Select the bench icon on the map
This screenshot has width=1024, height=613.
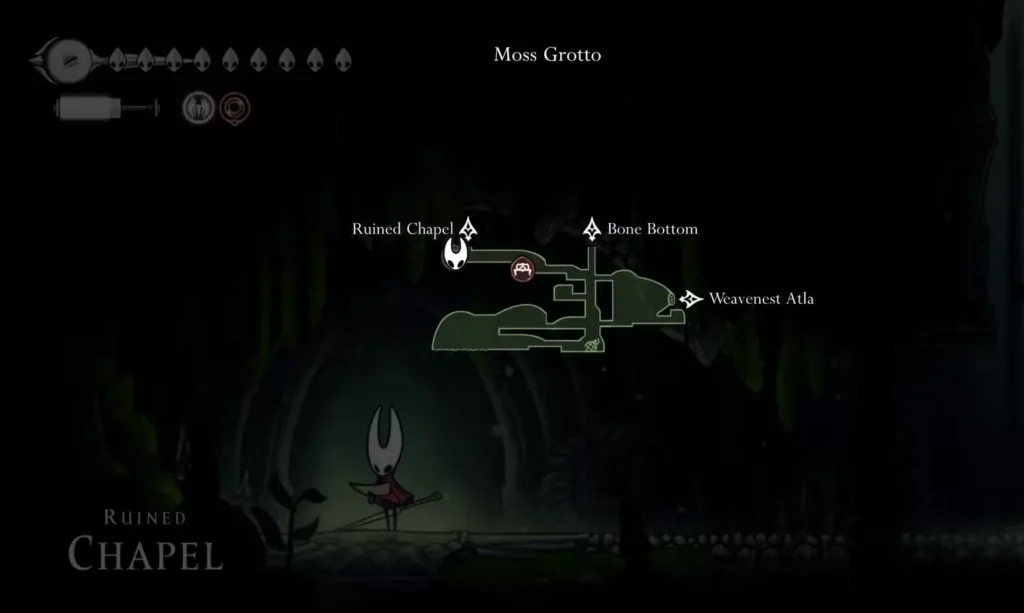click(522, 268)
